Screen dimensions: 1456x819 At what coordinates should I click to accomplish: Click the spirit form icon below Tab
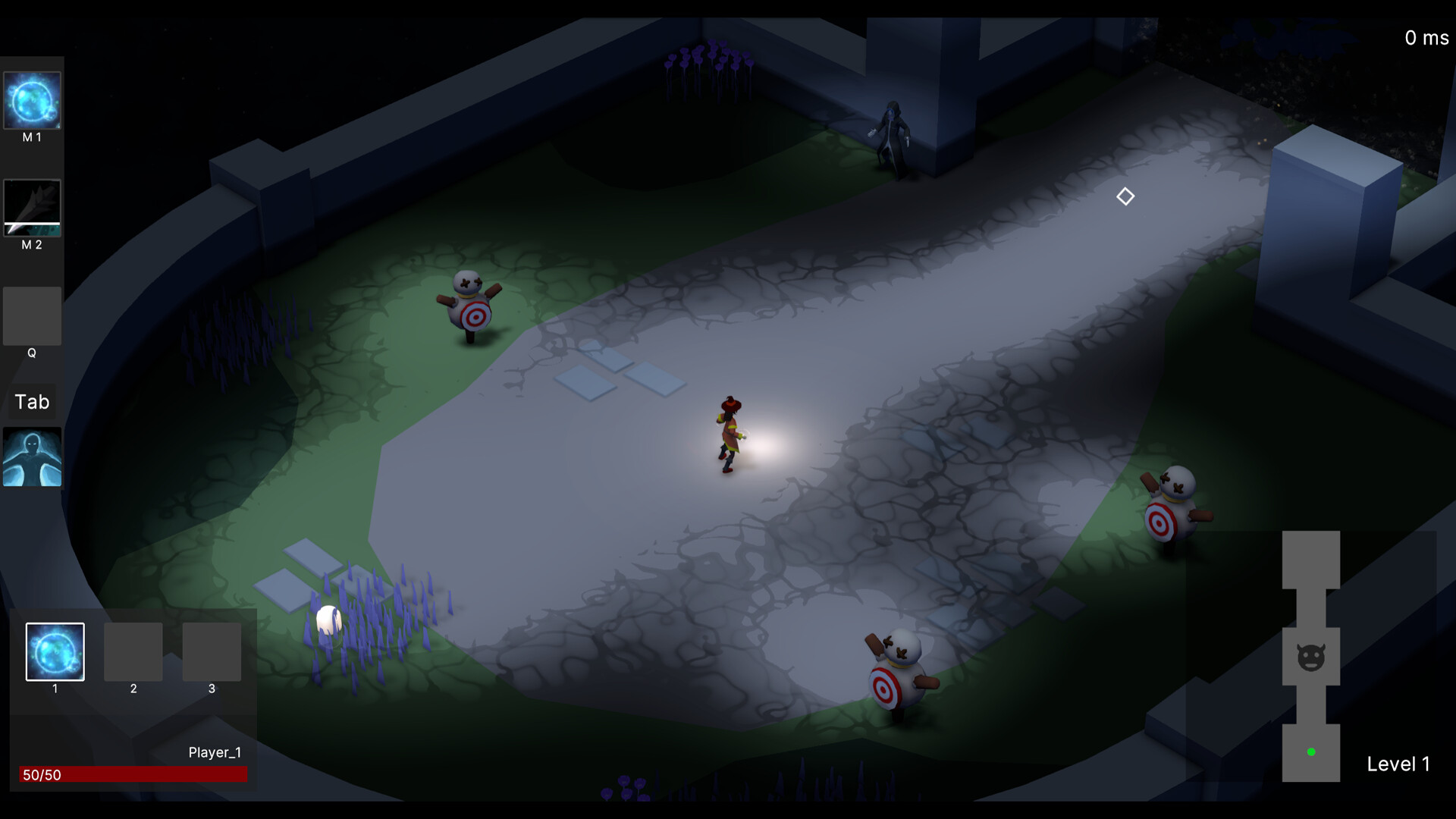click(32, 456)
